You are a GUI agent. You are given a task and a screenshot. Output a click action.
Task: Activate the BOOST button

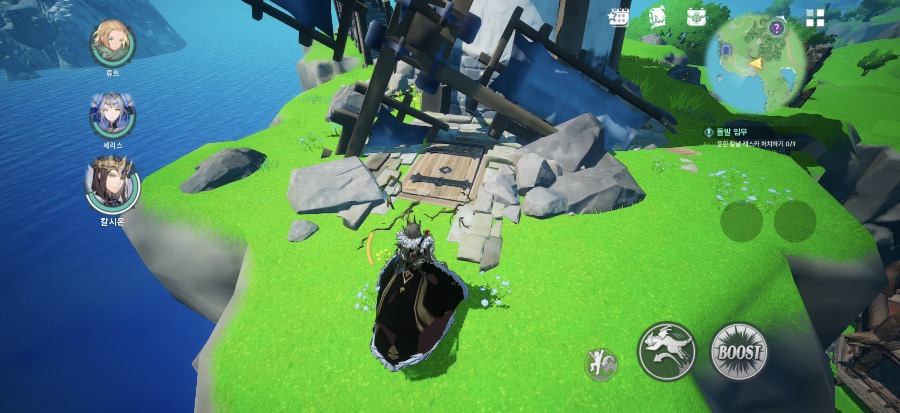(x=738, y=351)
